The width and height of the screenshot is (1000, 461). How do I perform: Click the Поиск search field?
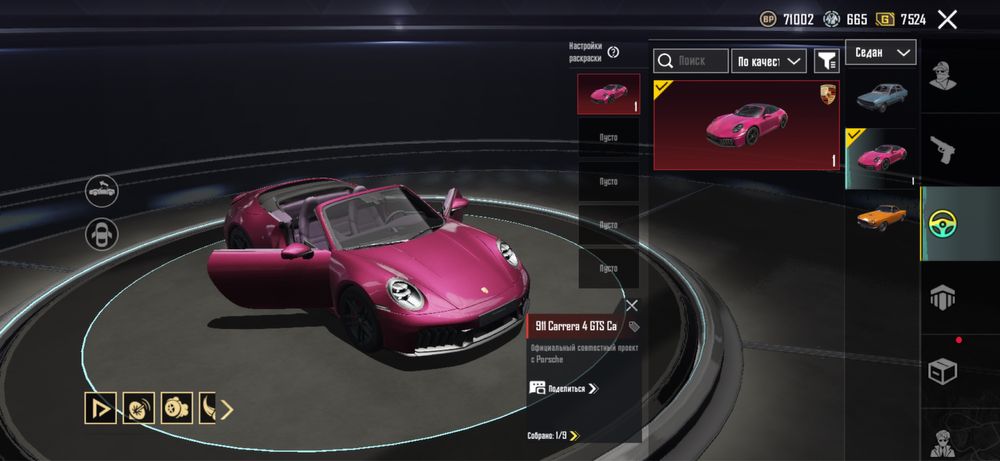tap(691, 61)
